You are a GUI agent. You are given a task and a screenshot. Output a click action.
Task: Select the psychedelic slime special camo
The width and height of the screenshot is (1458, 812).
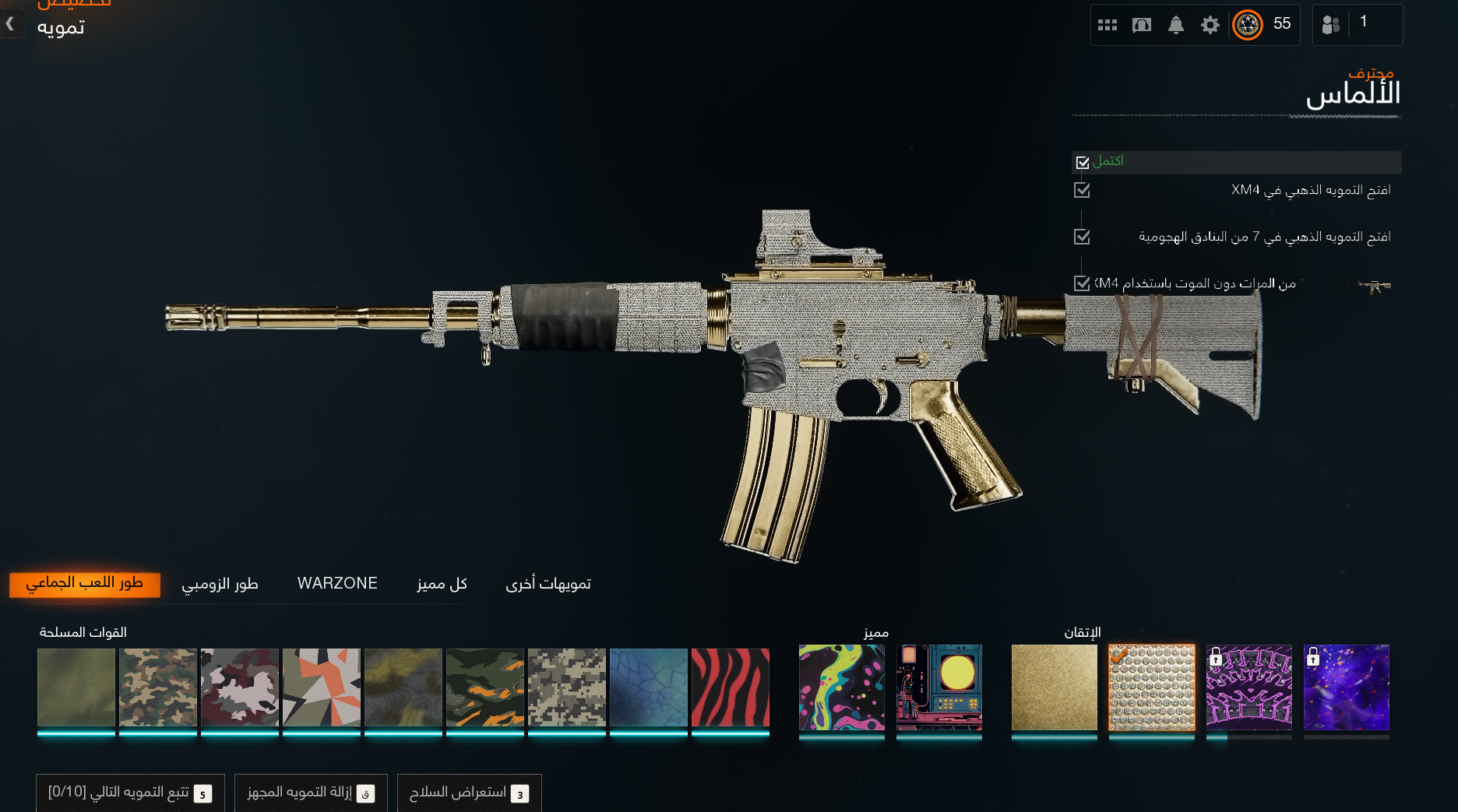click(841, 687)
